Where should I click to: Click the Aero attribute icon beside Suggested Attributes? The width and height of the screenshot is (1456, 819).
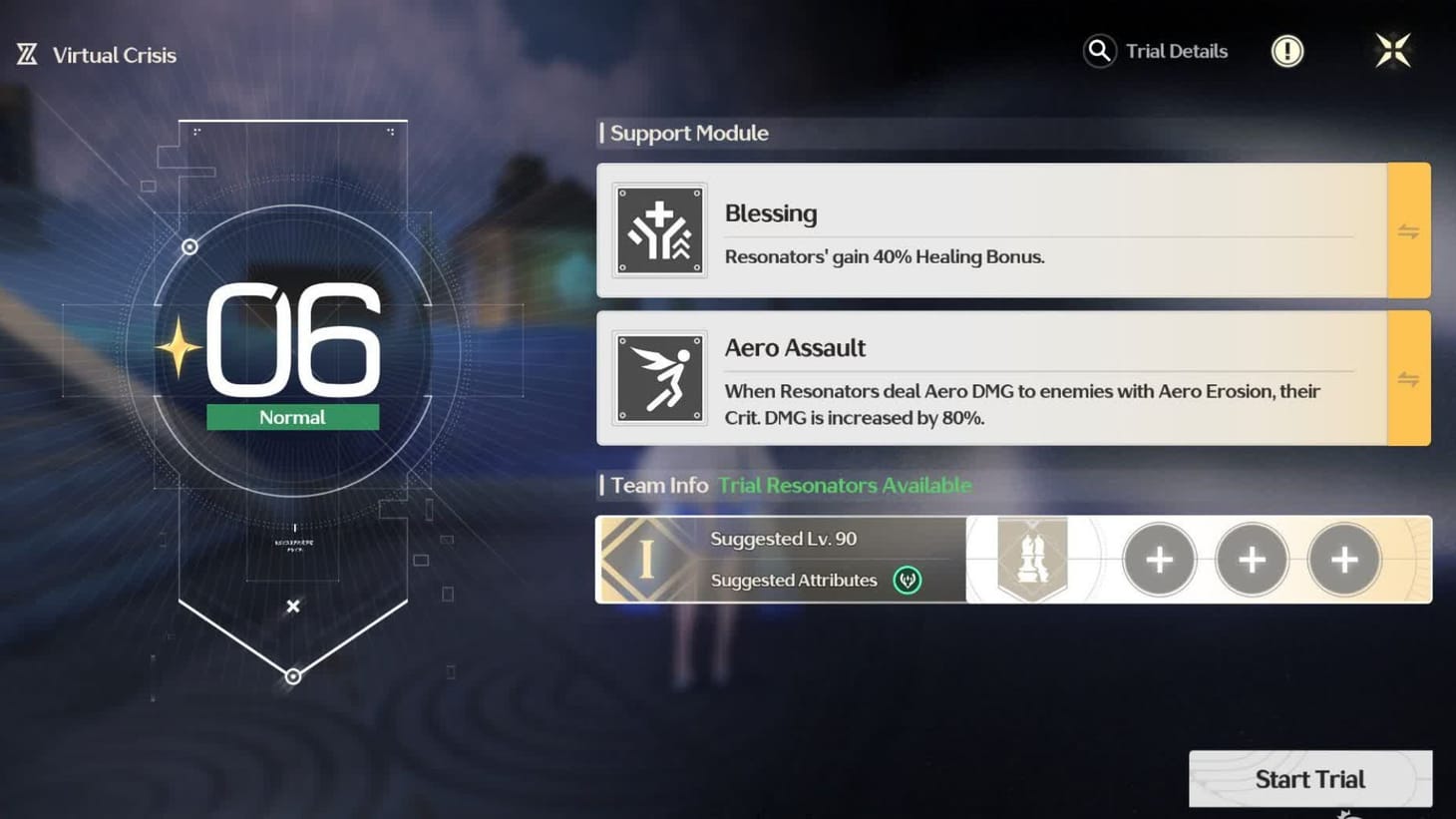click(908, 581)
